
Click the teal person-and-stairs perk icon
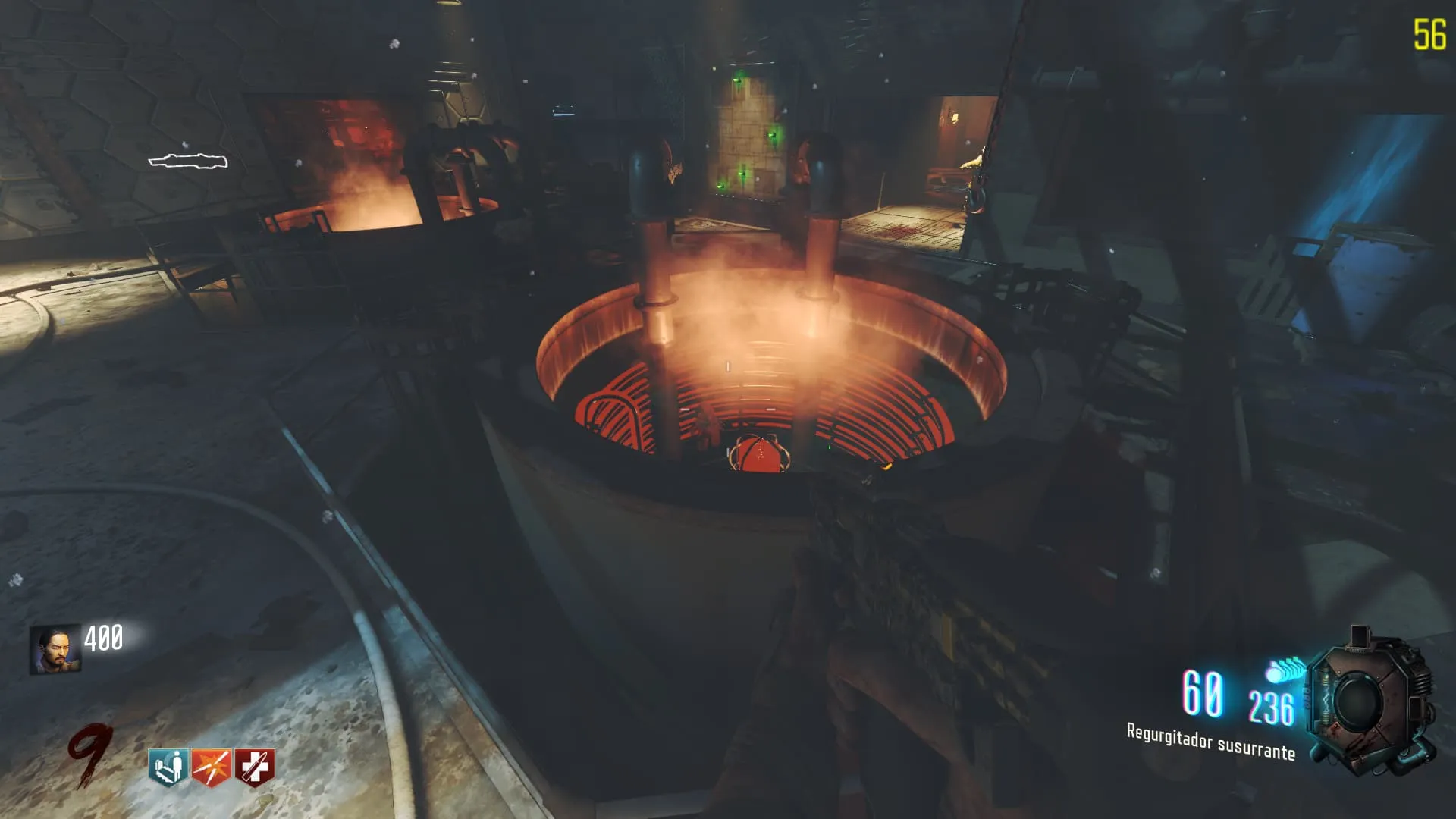168,767
